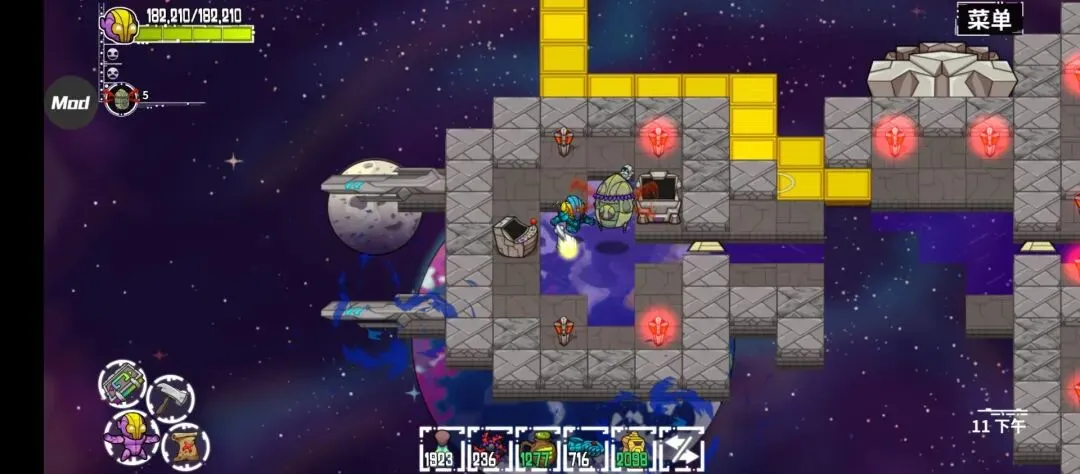Select the yellow device slot showing 2098
The image size is (1080, 474).
click(x=633, y=449)
